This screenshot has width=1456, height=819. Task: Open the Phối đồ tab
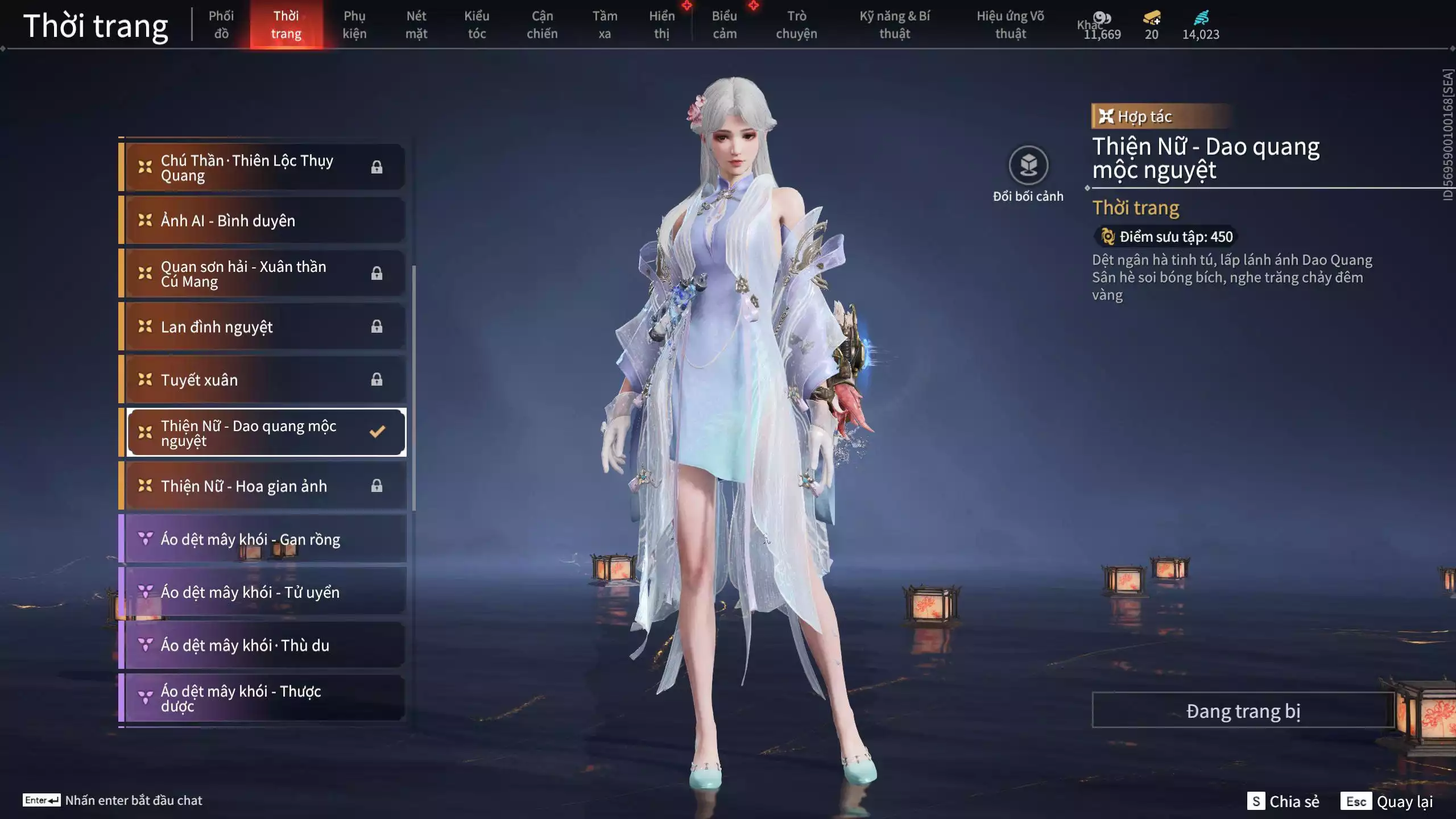point(221,24)
